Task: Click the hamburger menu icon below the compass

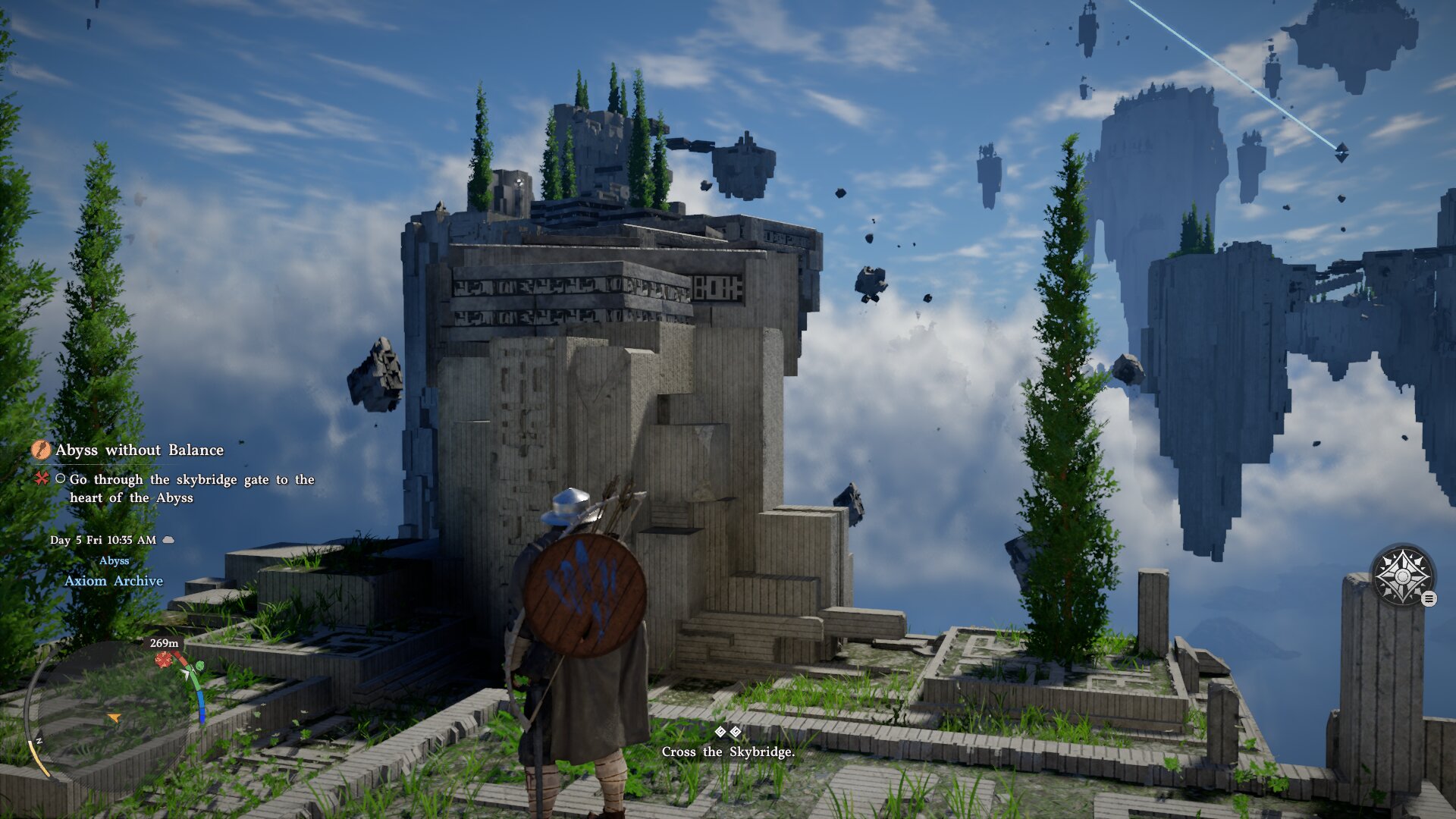Action: coord(1429,598)
